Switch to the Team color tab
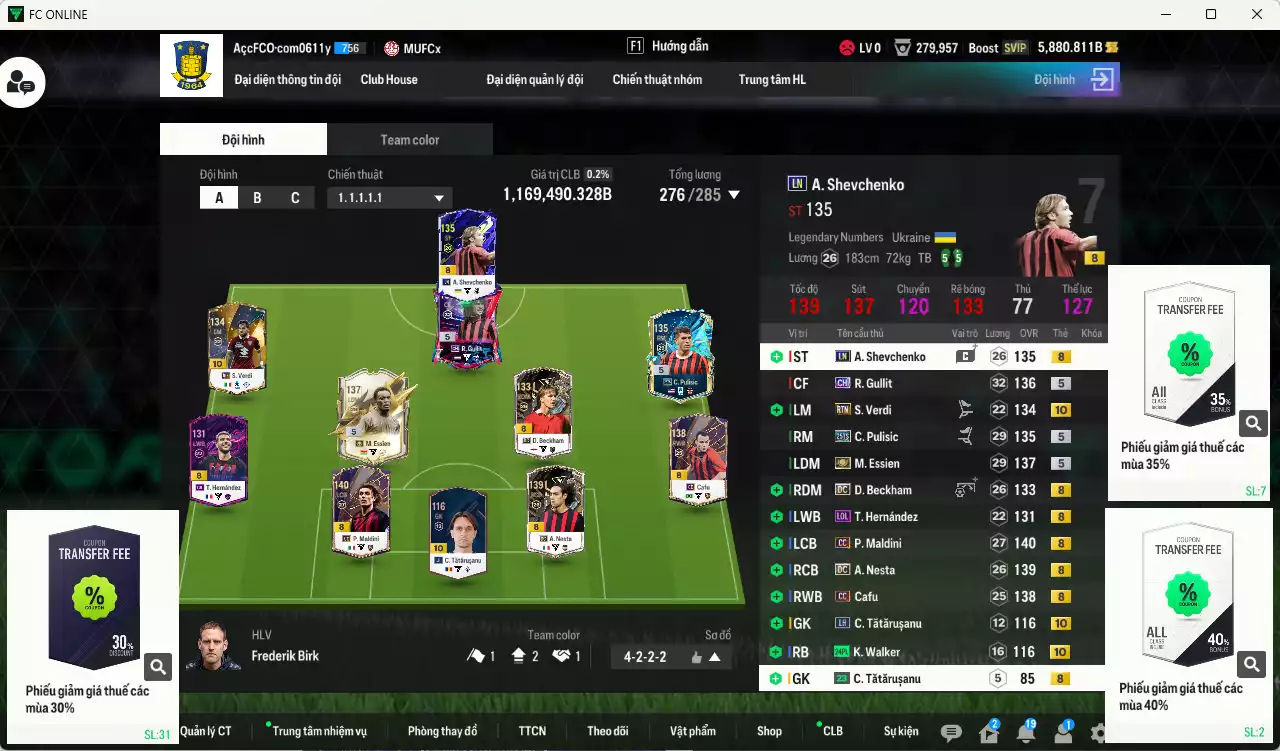The height and width of the screenshot is (751, 1280). pyautogui.click(x=410, y=139)
